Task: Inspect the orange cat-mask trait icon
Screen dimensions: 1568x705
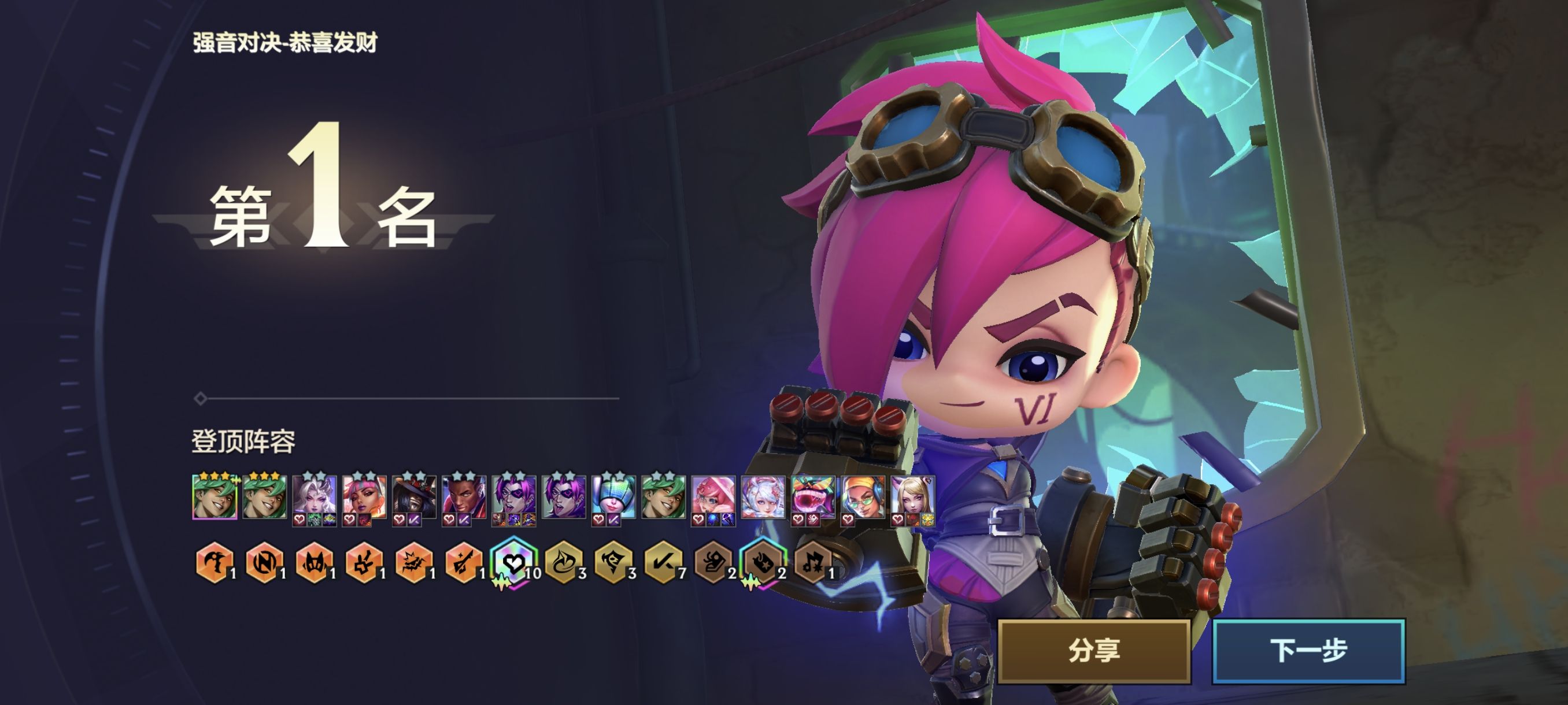Action: tap(314, 563)
